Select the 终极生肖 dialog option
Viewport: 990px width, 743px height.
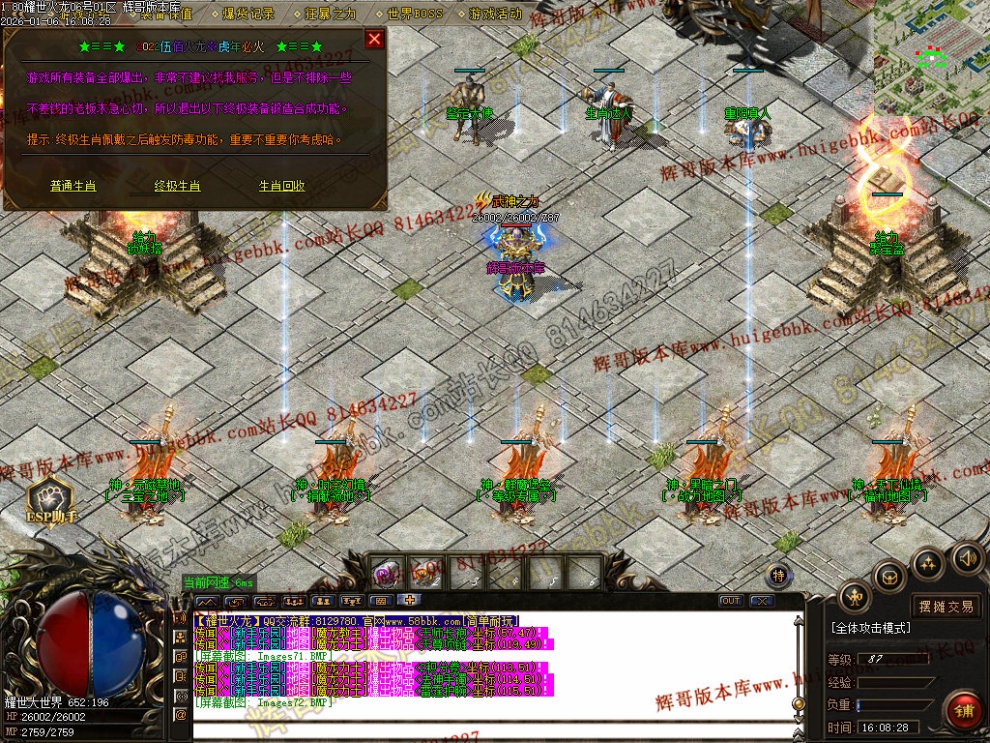(177, 186)
